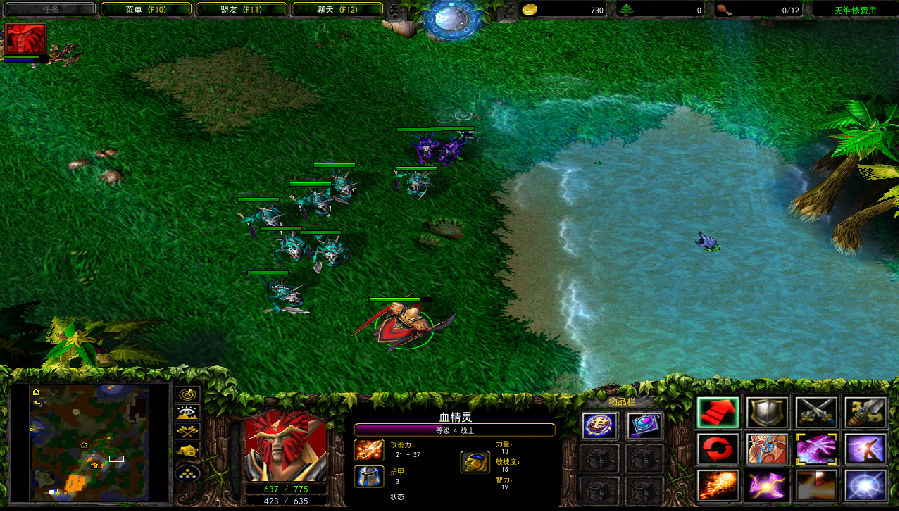This screenshot has width=899, height=511.
Task: Choose the shield command icon
Action: point(767,412)
